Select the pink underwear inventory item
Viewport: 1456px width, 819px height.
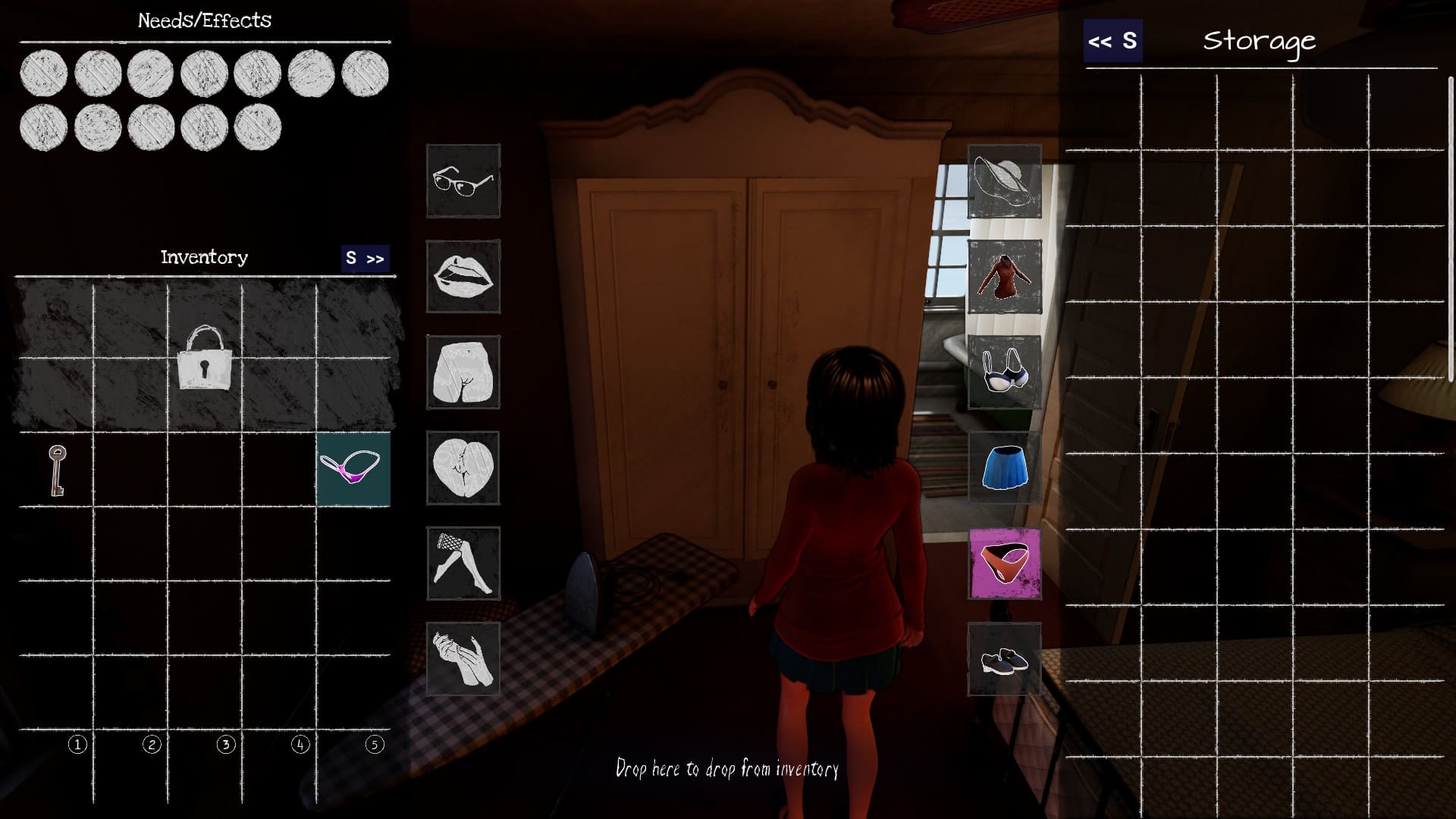[x=353, y=469]
